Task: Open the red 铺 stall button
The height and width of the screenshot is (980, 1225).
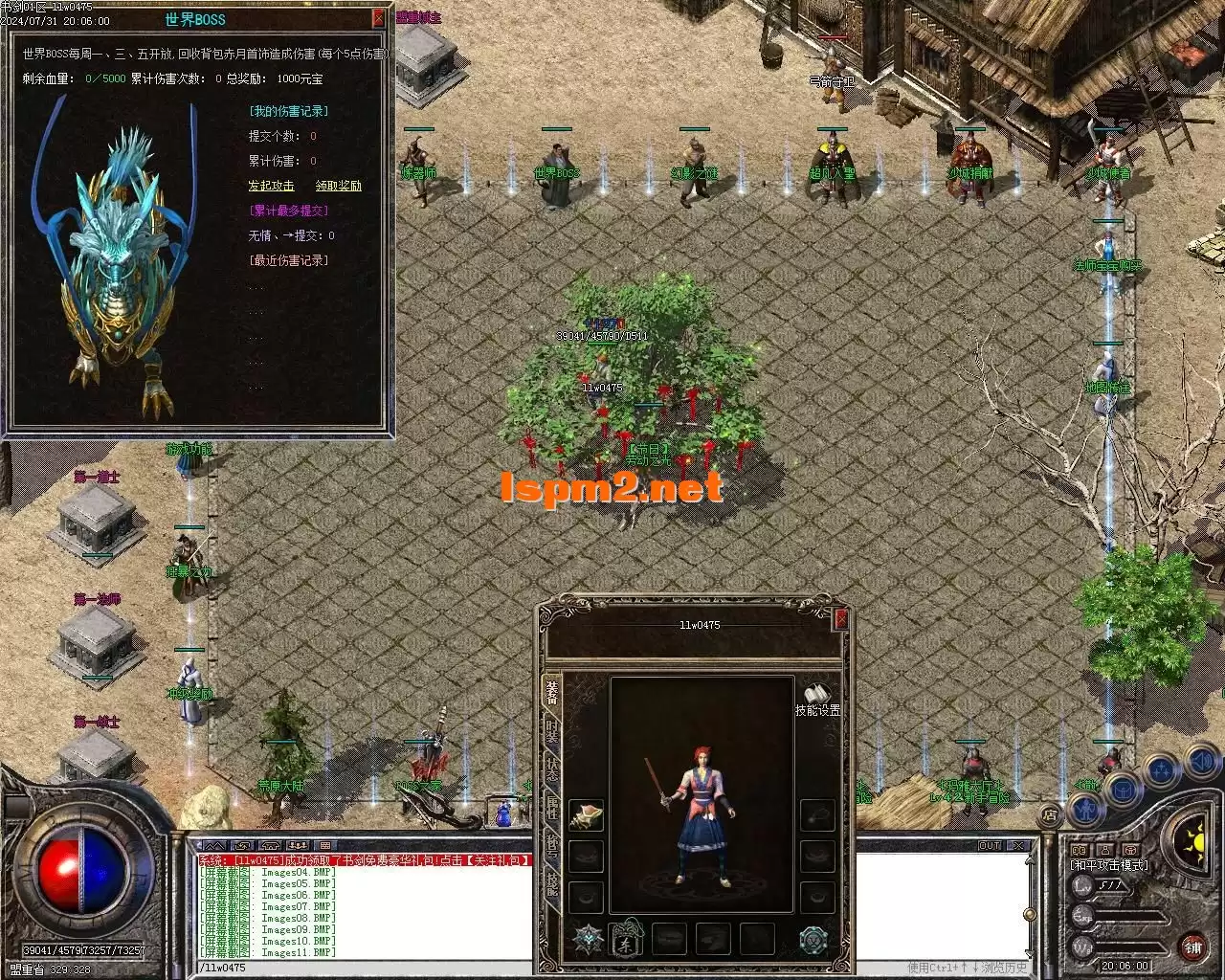Action: coord(1192,948)
